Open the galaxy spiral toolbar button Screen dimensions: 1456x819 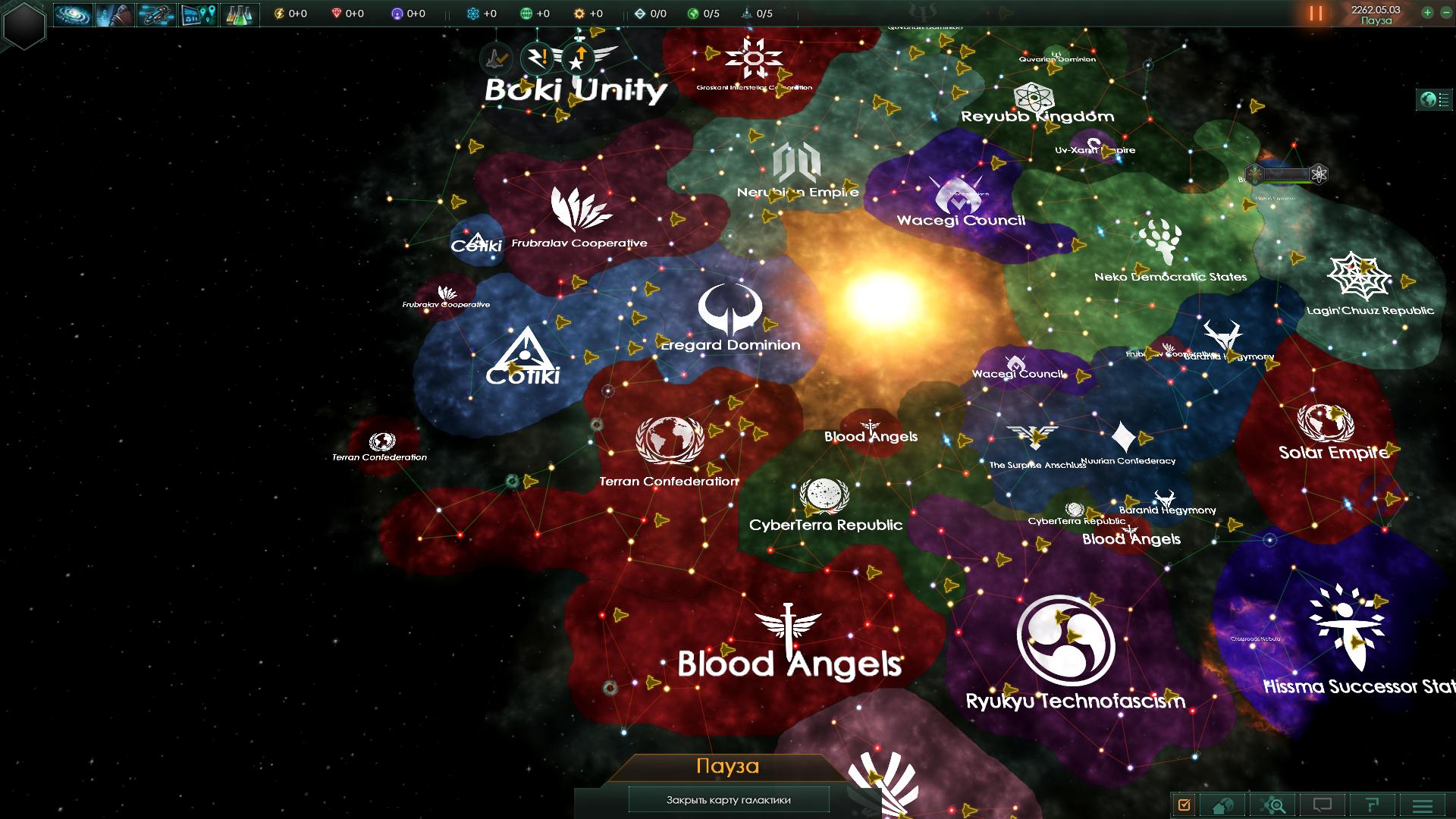pyautogui.click(x=73, y=14)
